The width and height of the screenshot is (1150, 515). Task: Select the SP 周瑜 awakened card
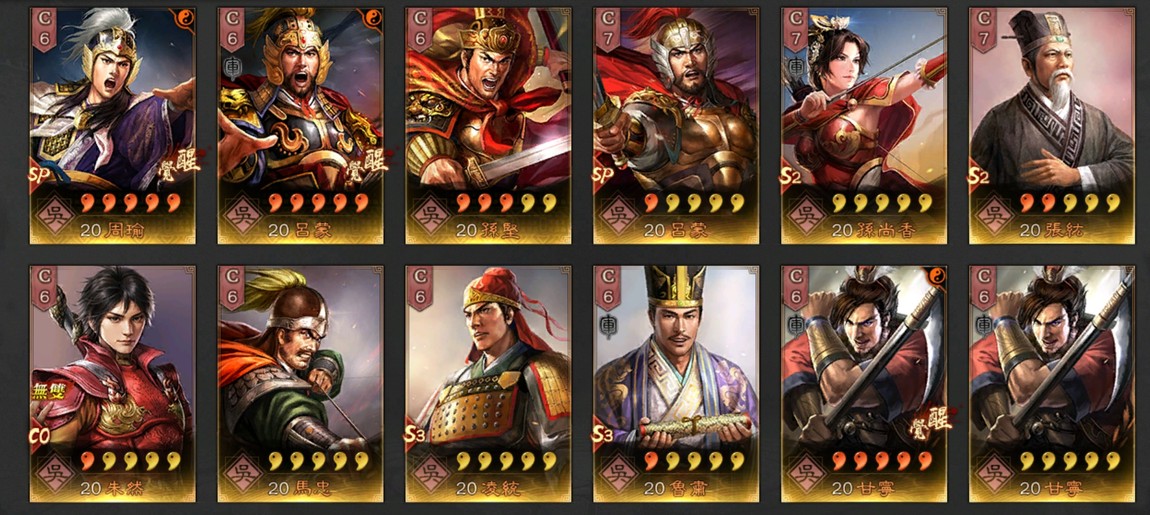[x=112, y=125]
